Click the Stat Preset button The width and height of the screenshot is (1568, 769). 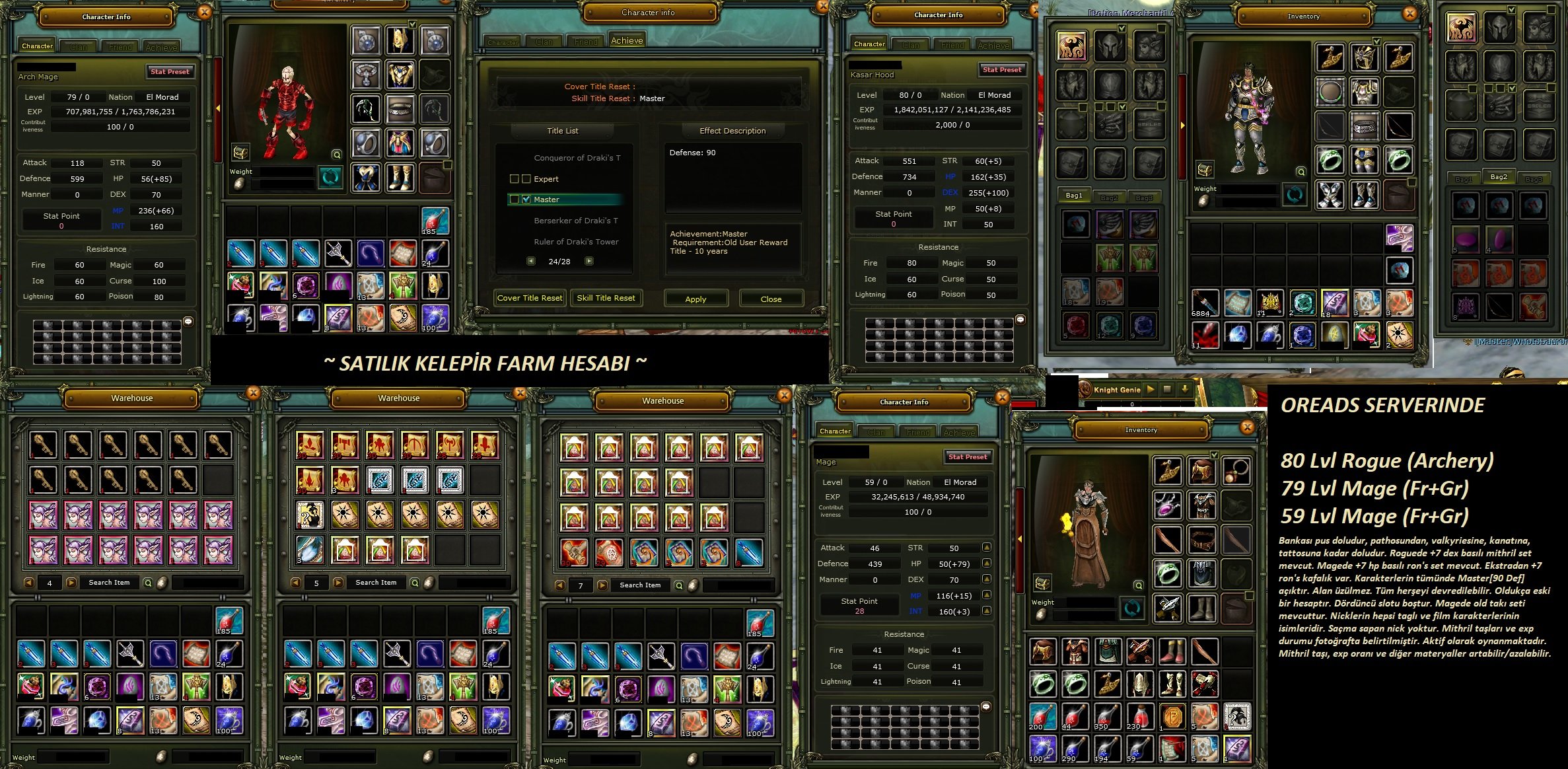[170, 72]
